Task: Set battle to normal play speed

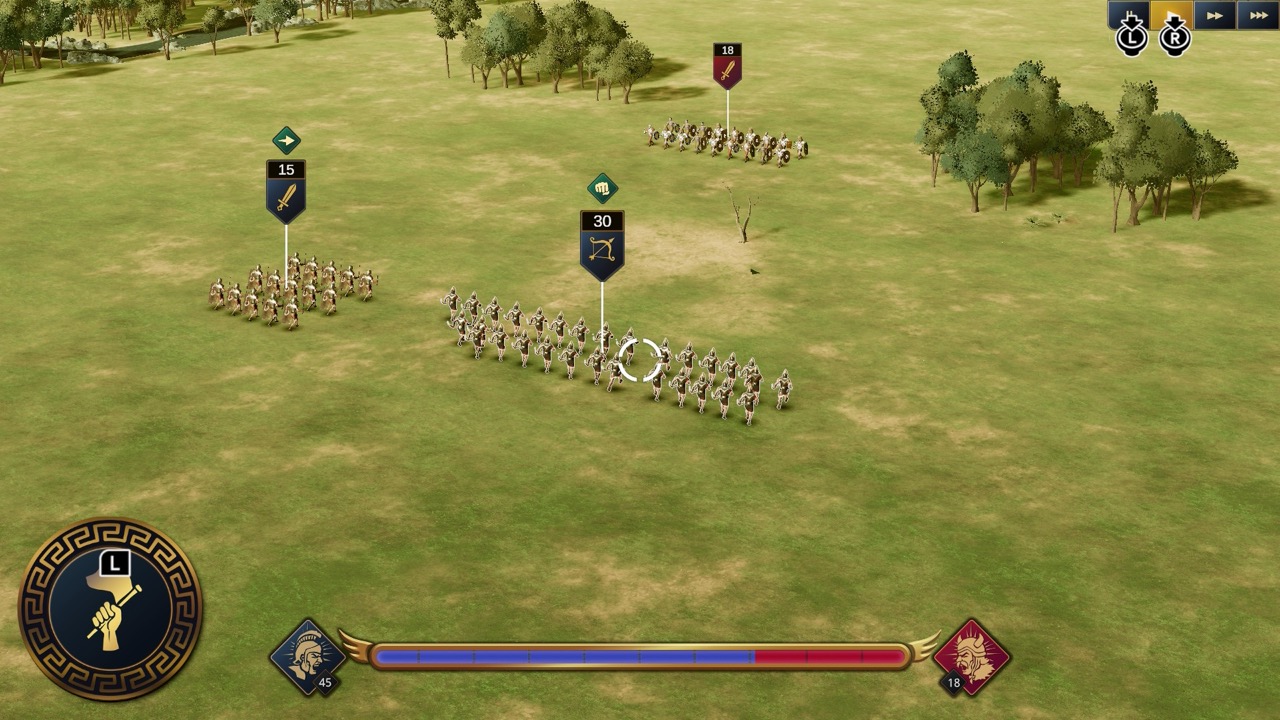Action: coord(1171,14)
